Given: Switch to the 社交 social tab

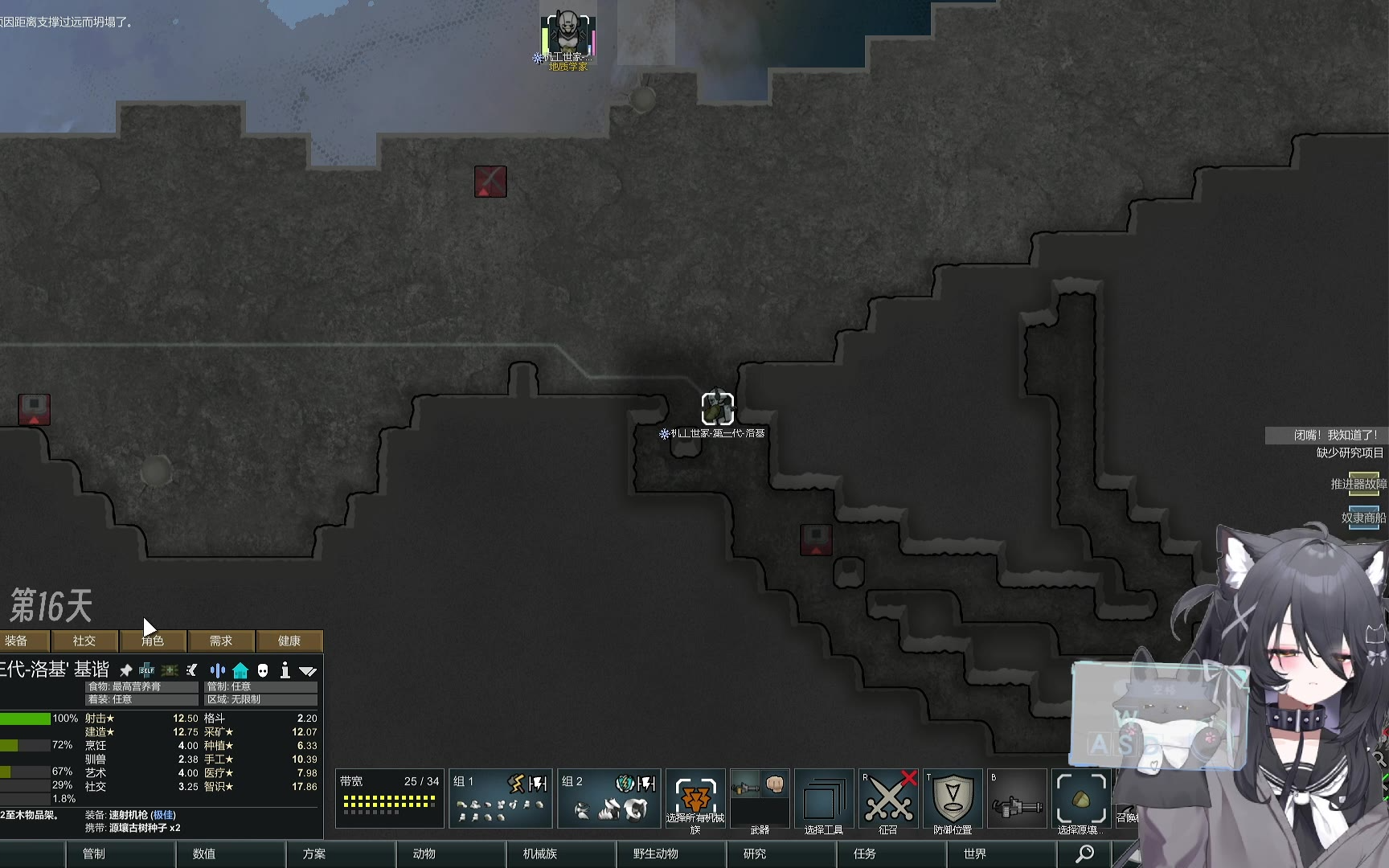Looking at the screenshot, I should (84, 641).
